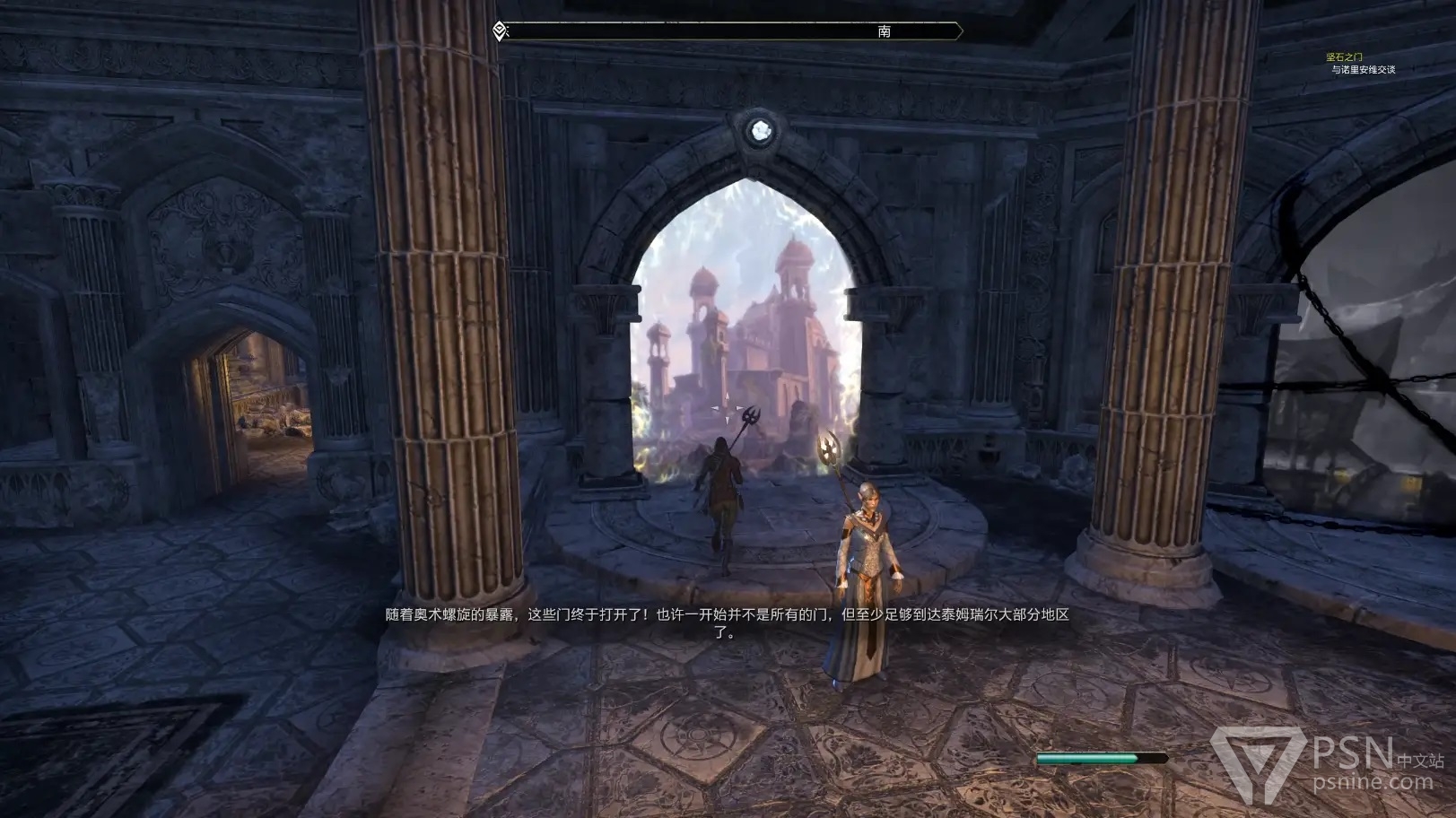Screen dimensions: 1456x818
Task: Select the 坚石之门 quest tracker entry
Action: click(1344, 57)
